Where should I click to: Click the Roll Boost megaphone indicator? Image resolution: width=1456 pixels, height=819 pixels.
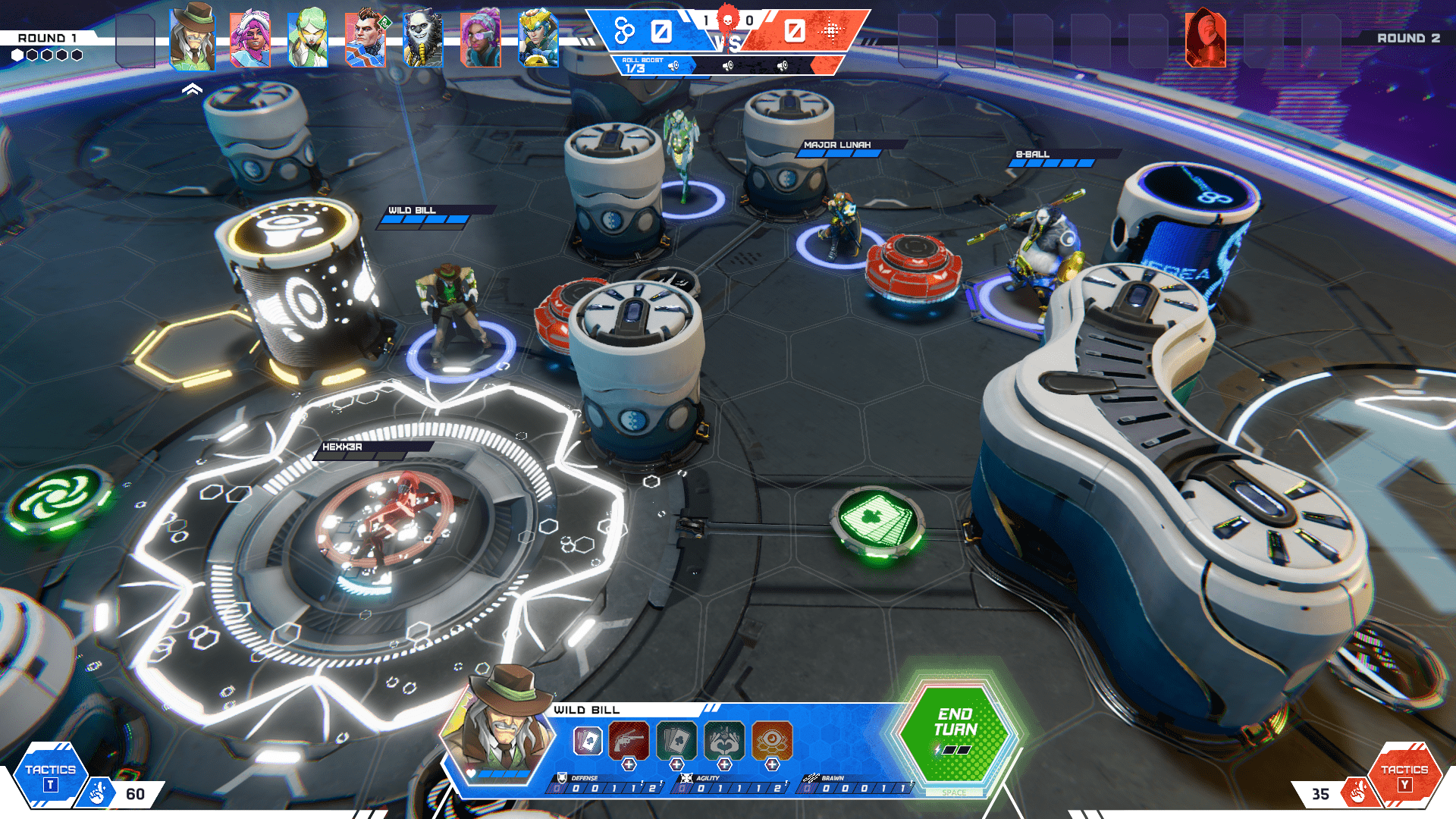click(x=673, y=67)
